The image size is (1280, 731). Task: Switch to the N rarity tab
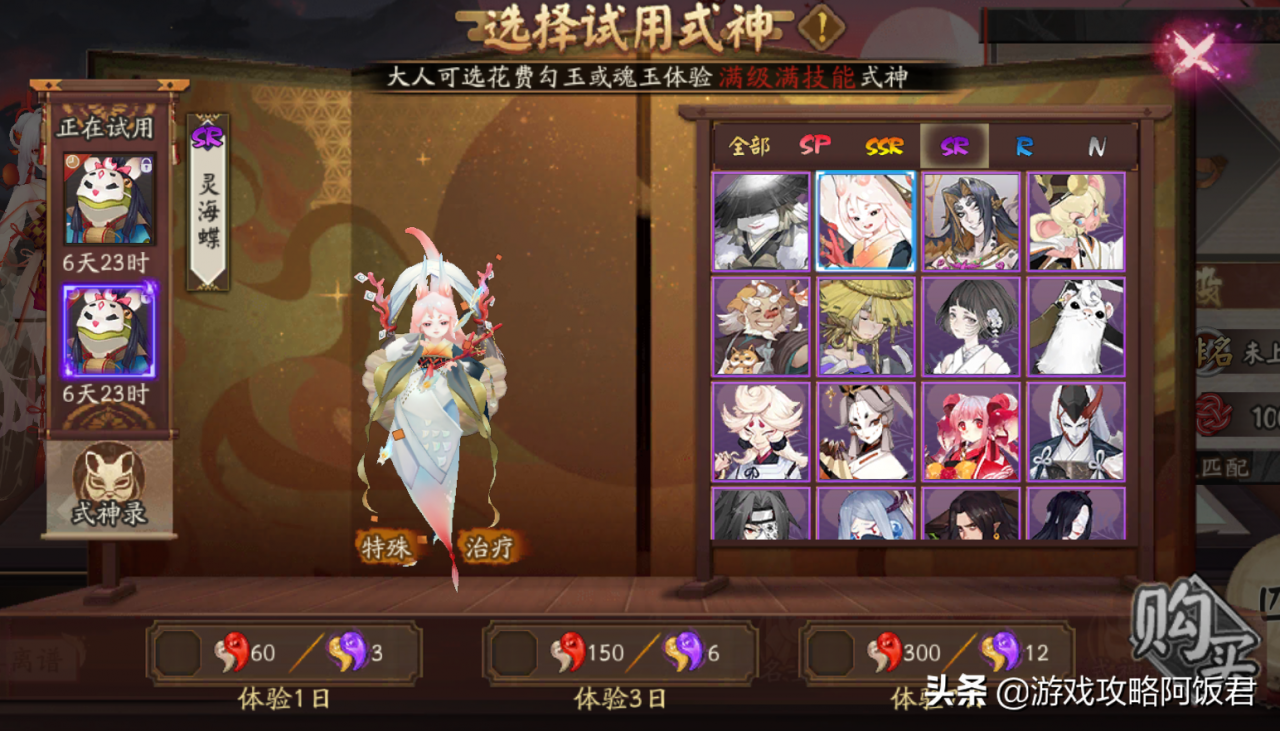point(1096,145)
